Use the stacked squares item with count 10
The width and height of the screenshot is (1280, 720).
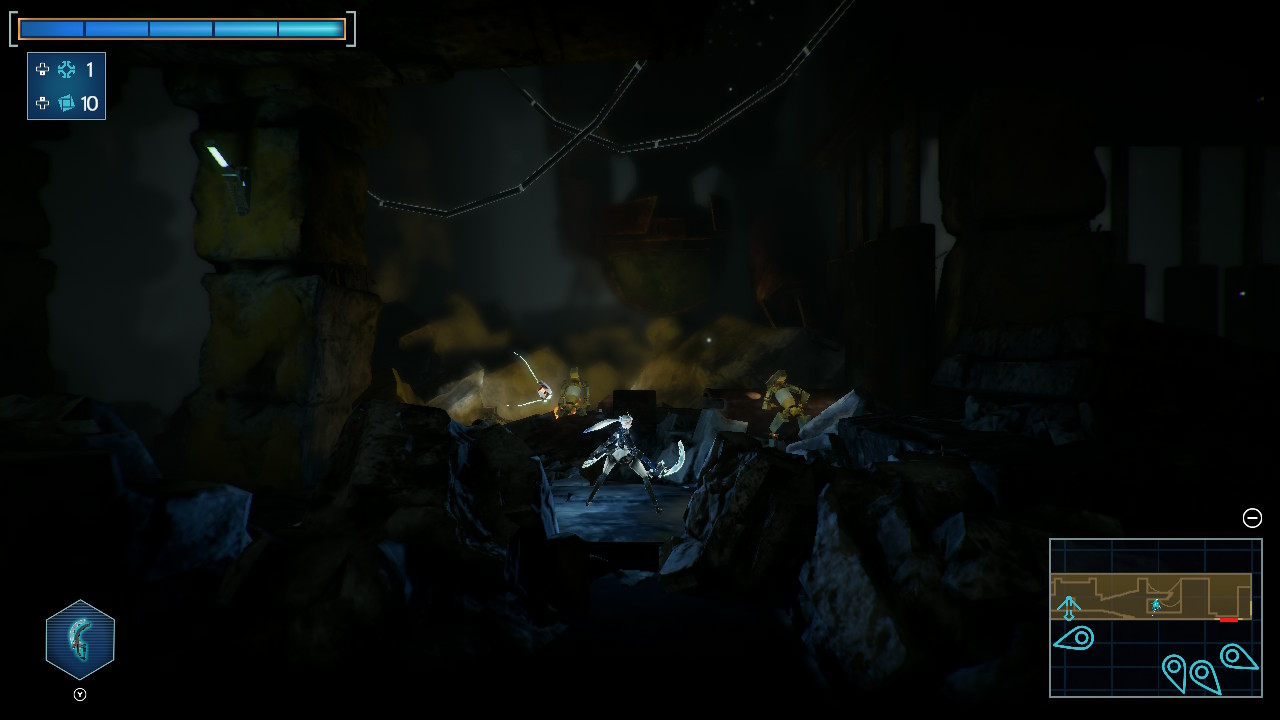coord(67,103)
